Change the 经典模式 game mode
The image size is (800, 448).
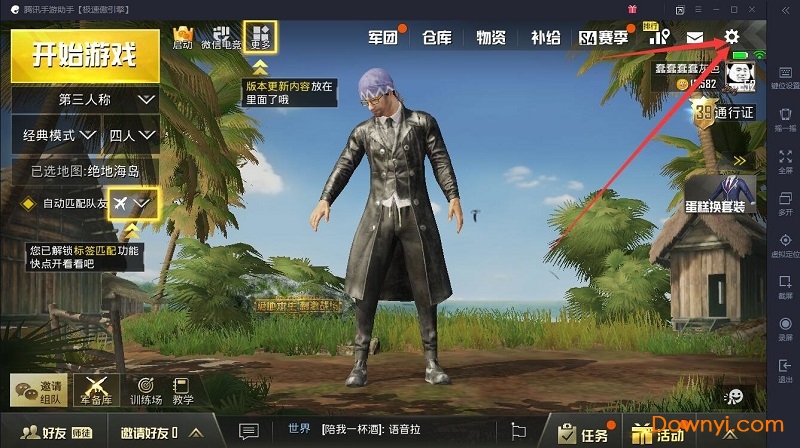click(x=56, y=134)
